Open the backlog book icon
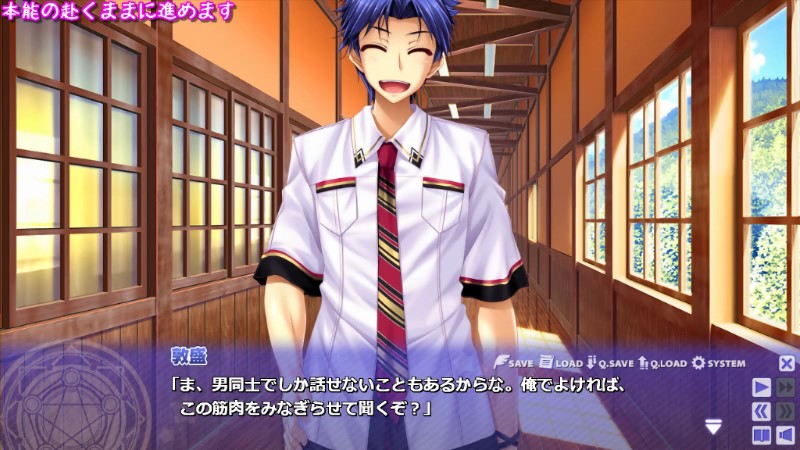 coord(762,435)
